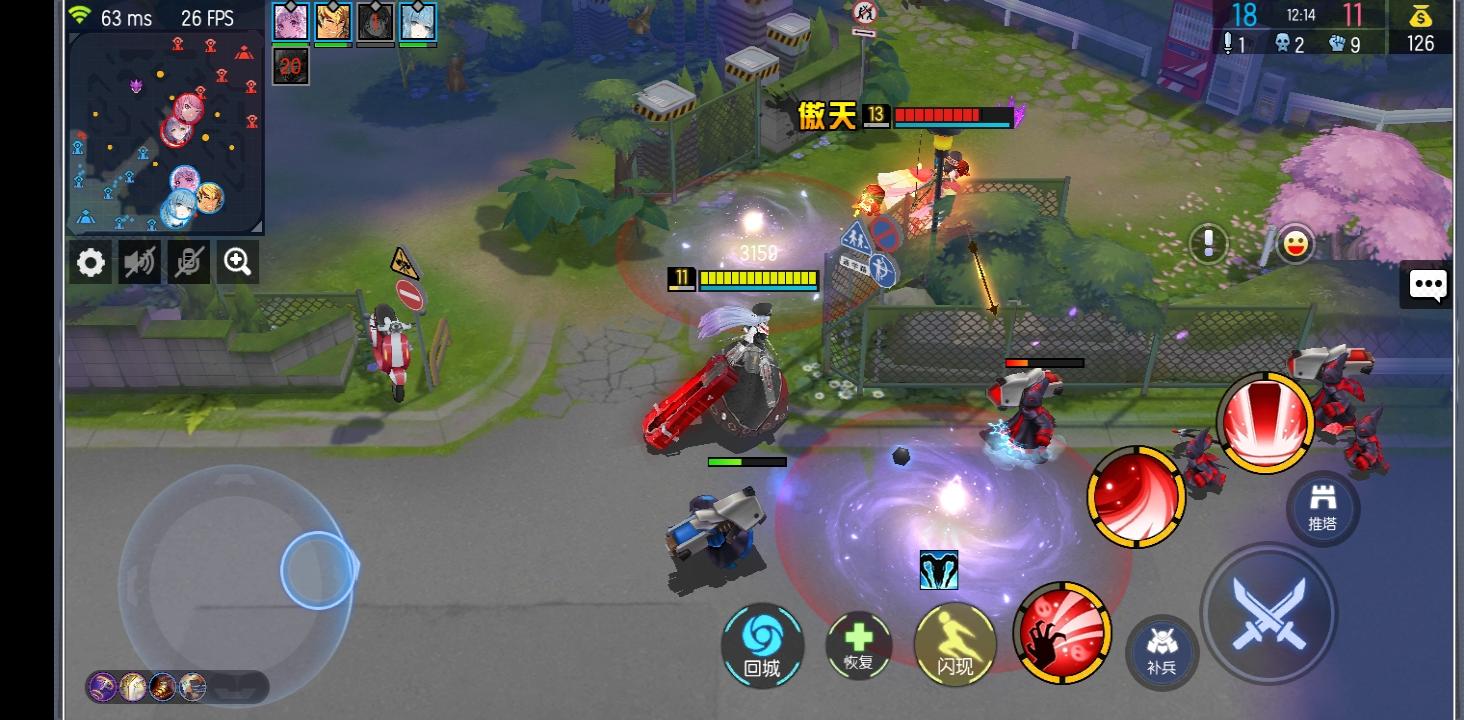The height and width of the screenshot is (720, 1464).
Task: Select the blue-haired teammate portrait top bar
Action: point(419,22)
